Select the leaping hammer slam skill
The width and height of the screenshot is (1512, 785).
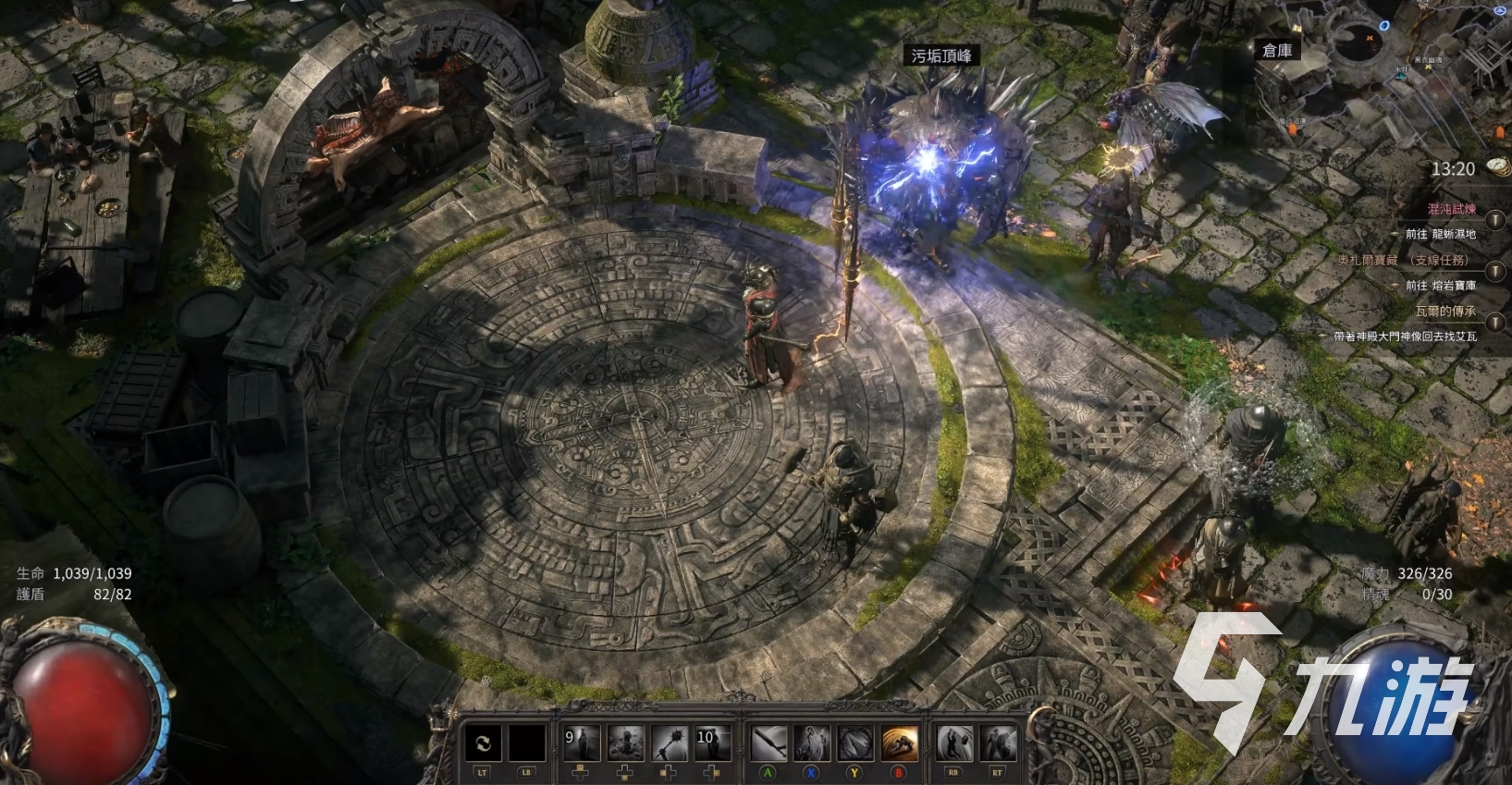[x=954, y=743]
